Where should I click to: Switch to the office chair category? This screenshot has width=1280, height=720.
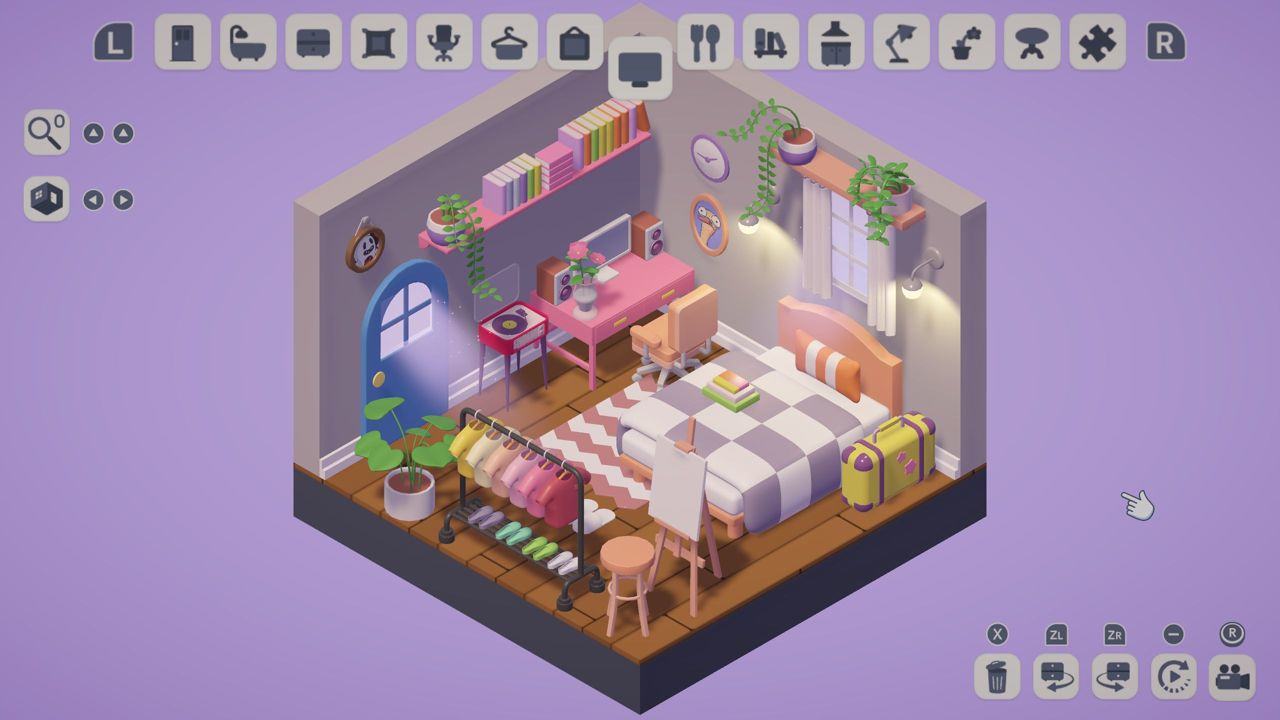pos(444,43)
